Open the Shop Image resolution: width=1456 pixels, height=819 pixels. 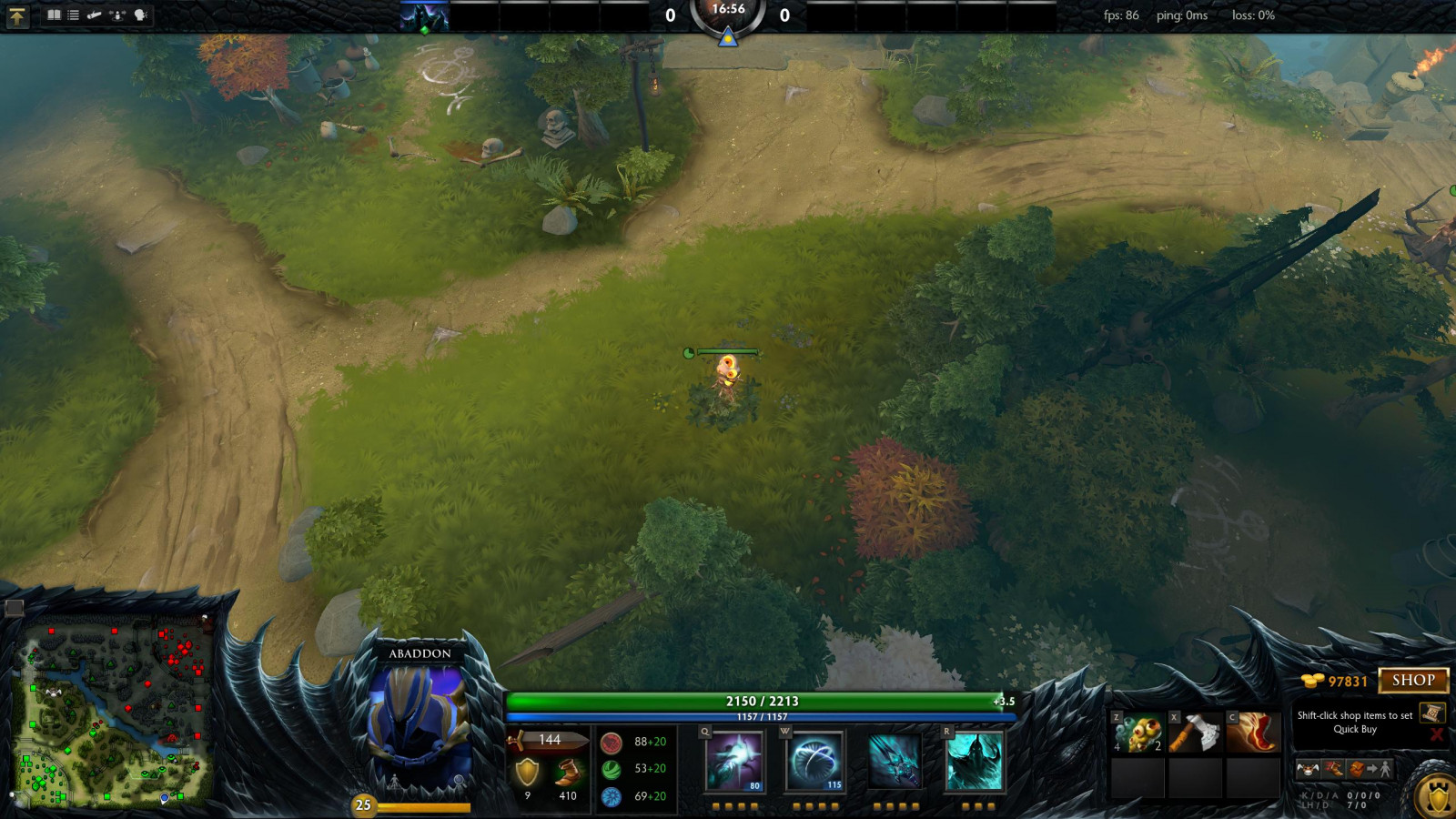(x=1412, y=681)
